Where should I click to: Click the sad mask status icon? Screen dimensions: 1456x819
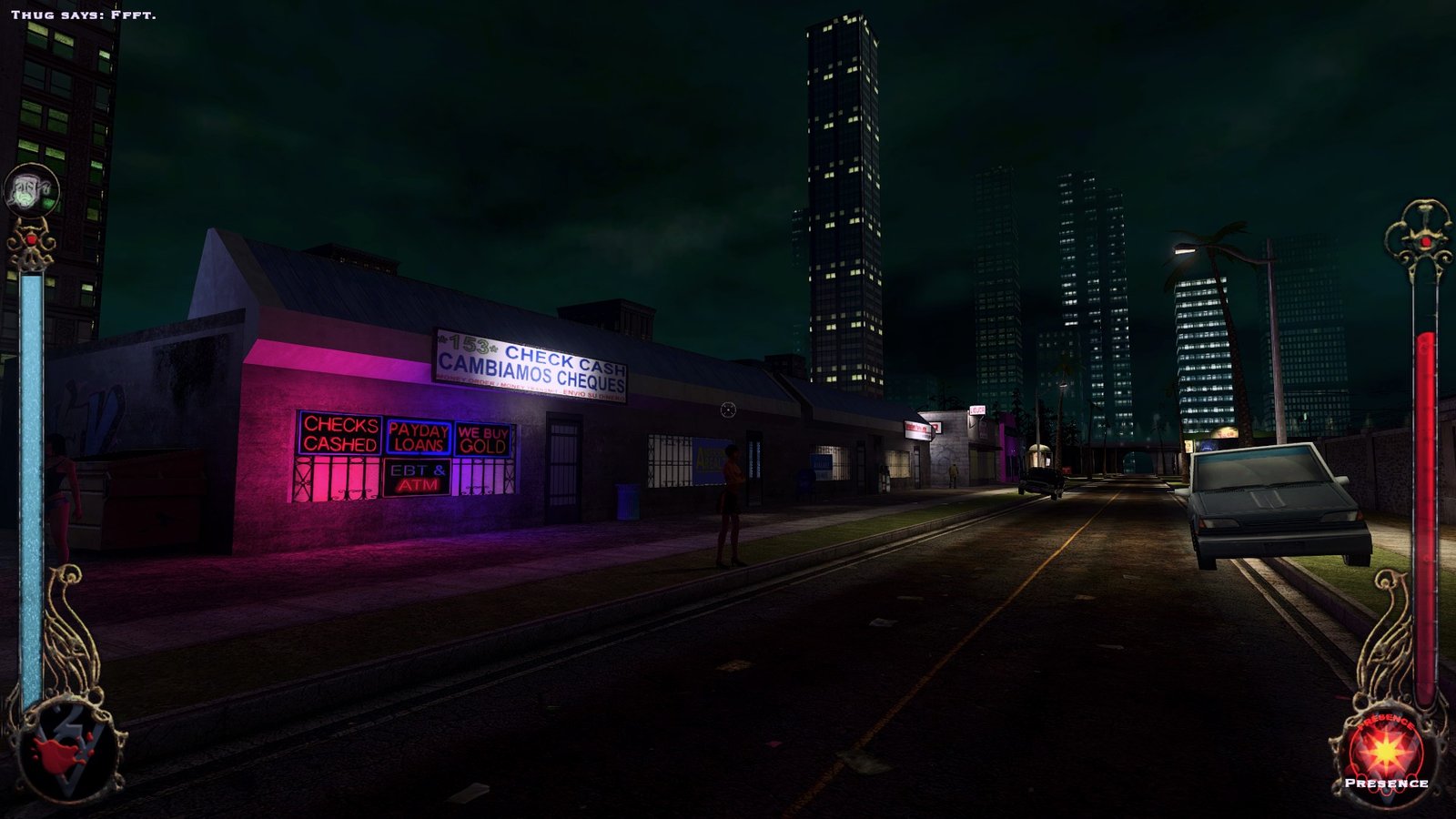pos(31,191)
